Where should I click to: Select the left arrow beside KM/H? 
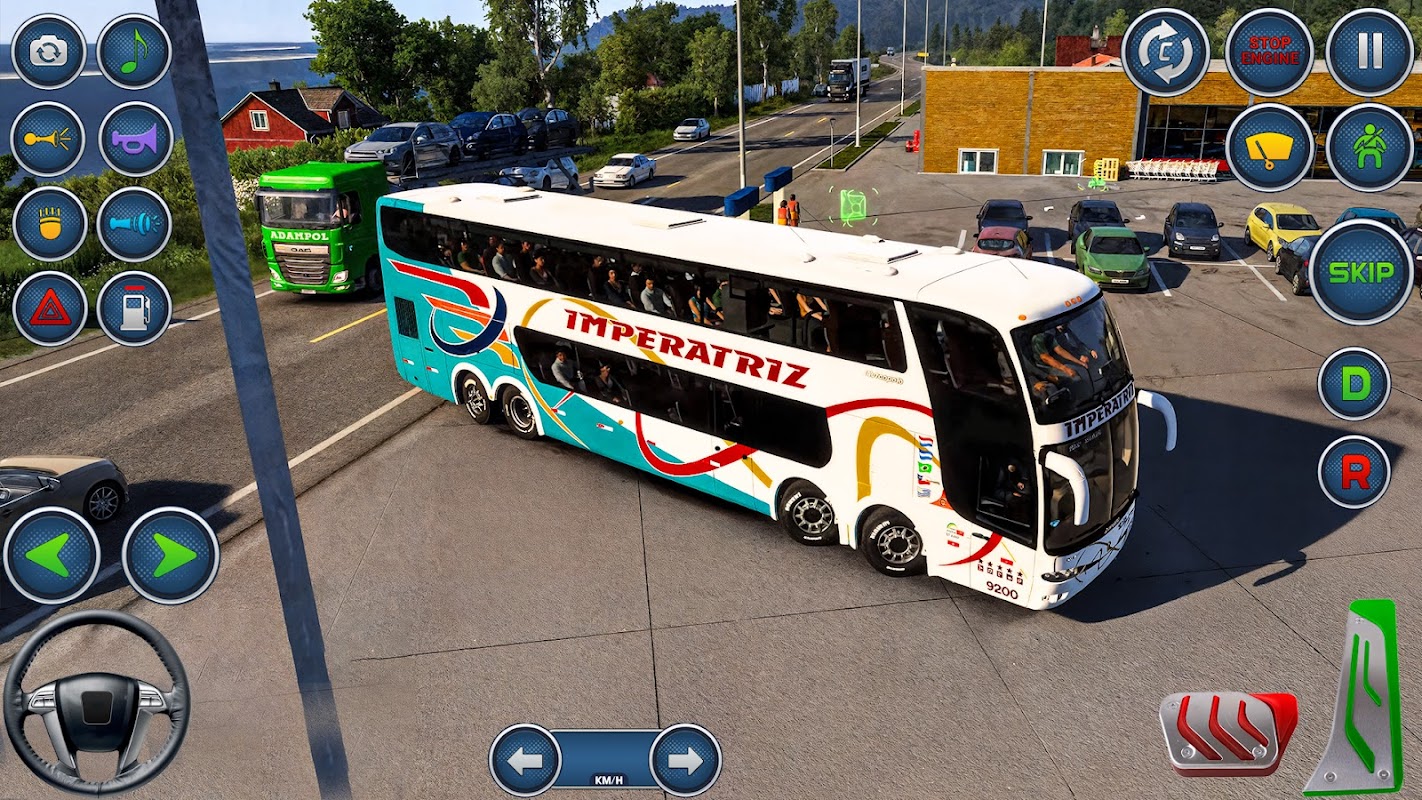coord(525,760)
